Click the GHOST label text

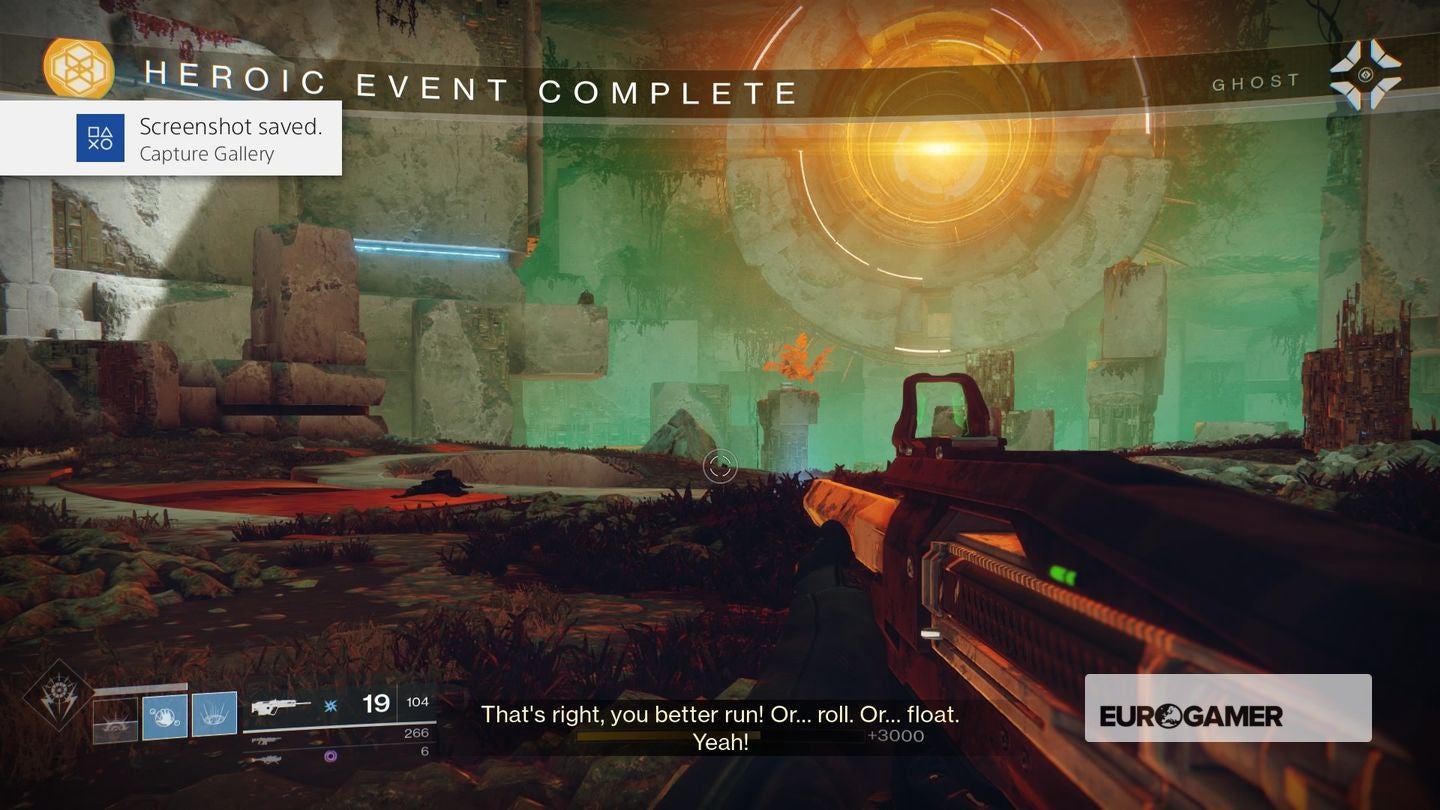[1256, 81]
